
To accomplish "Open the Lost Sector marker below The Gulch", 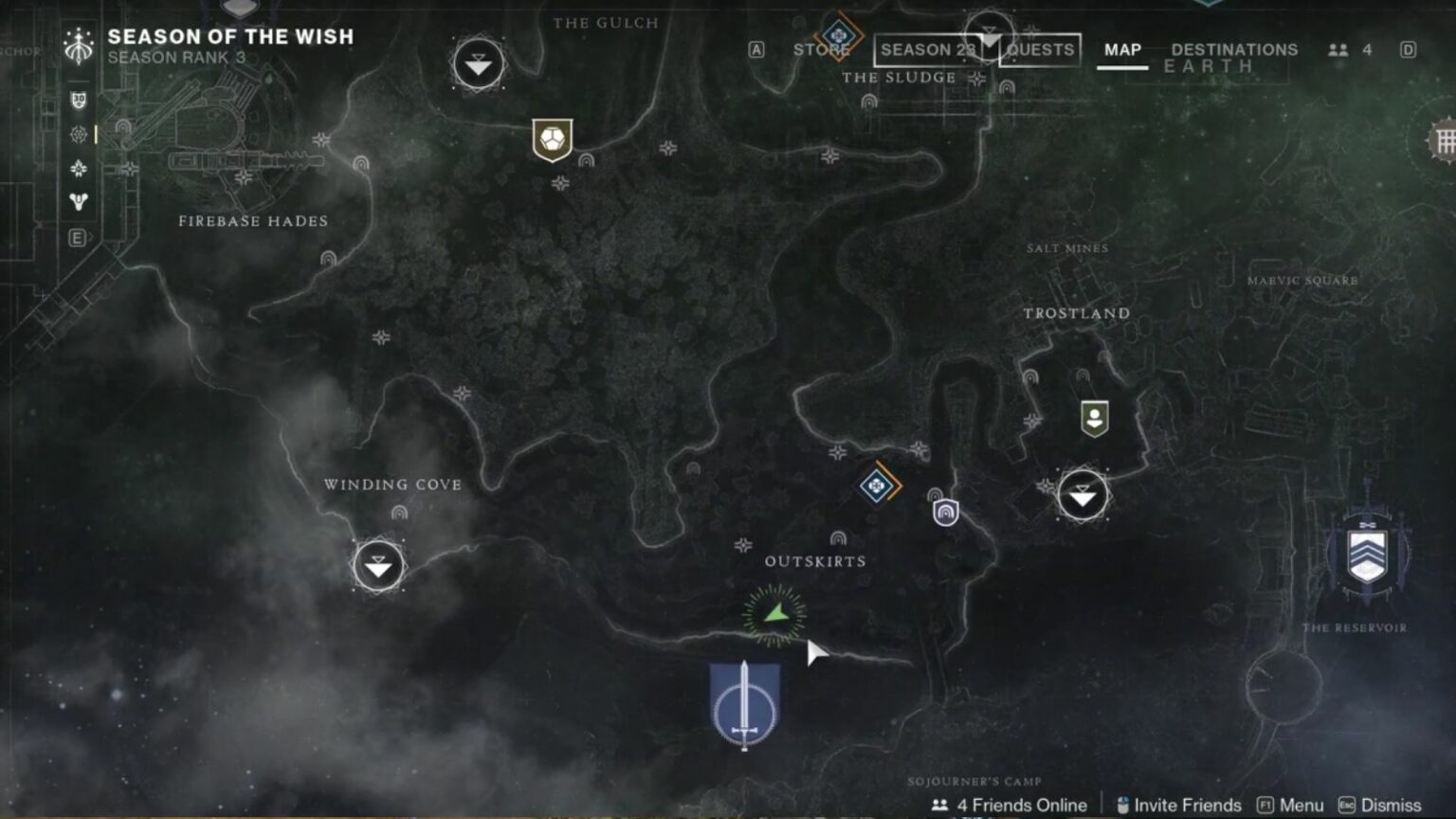I will pyautogui.click(x=478, y=65).
